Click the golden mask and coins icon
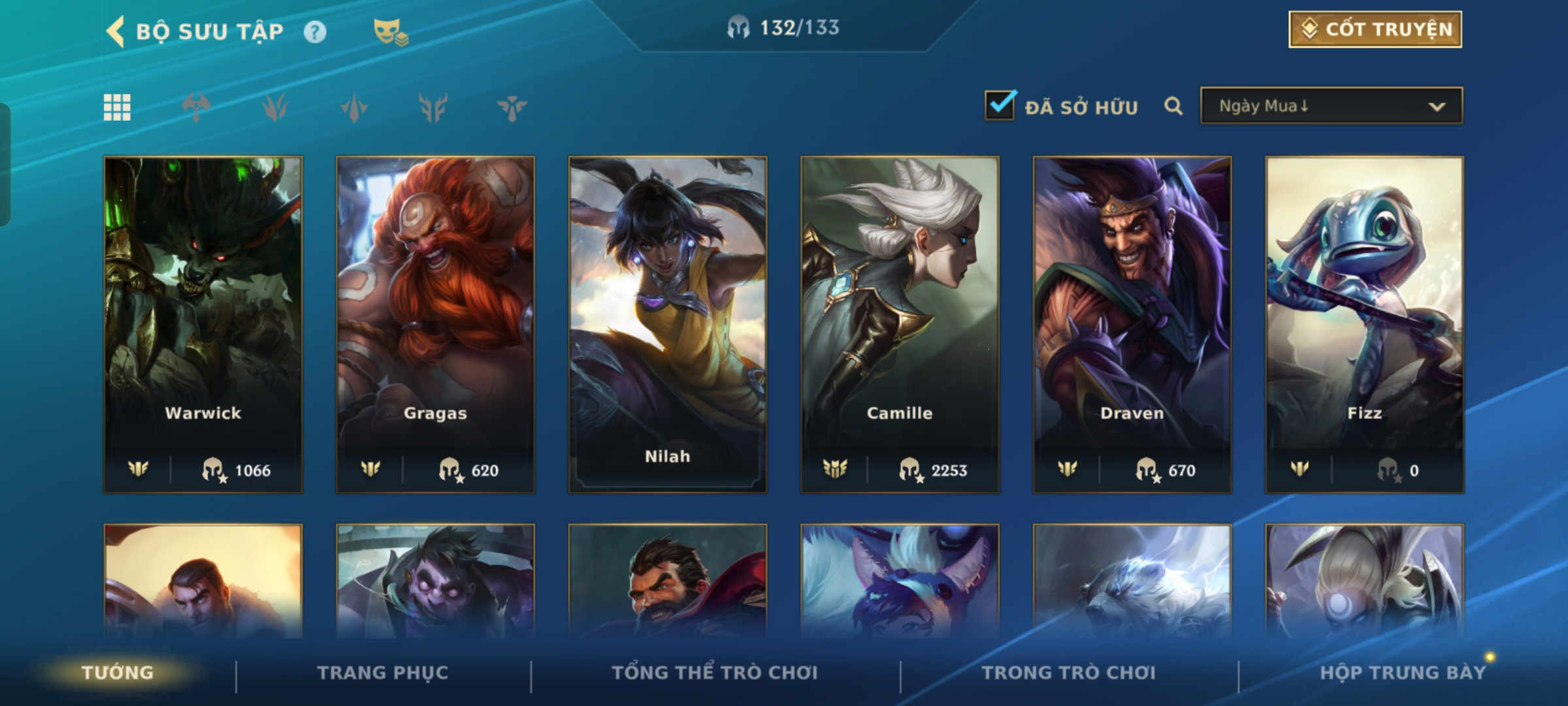 point(390,31)
